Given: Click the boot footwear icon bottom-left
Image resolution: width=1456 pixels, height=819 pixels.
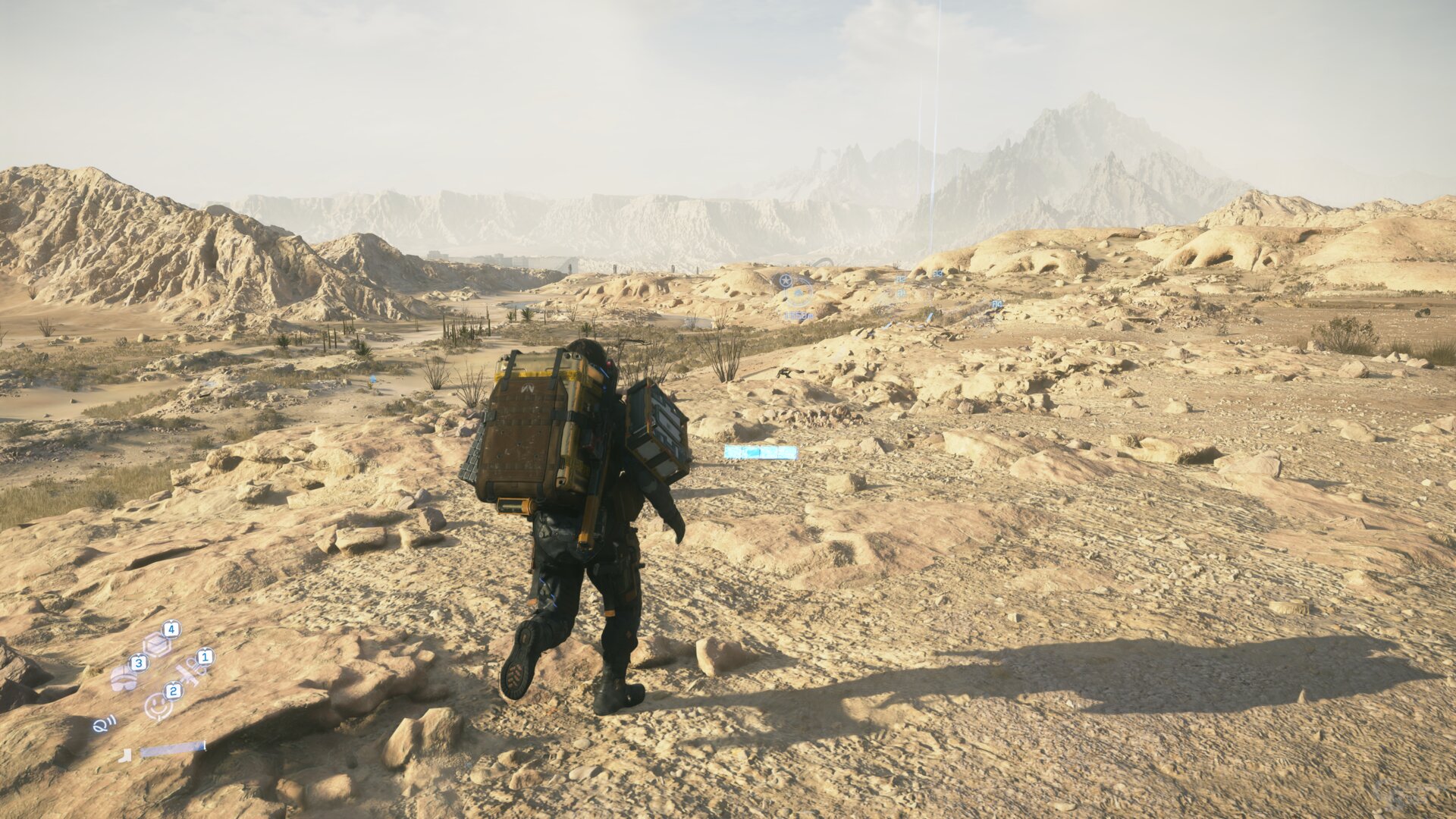Looking at the screenshot, I should coord(126,756).
